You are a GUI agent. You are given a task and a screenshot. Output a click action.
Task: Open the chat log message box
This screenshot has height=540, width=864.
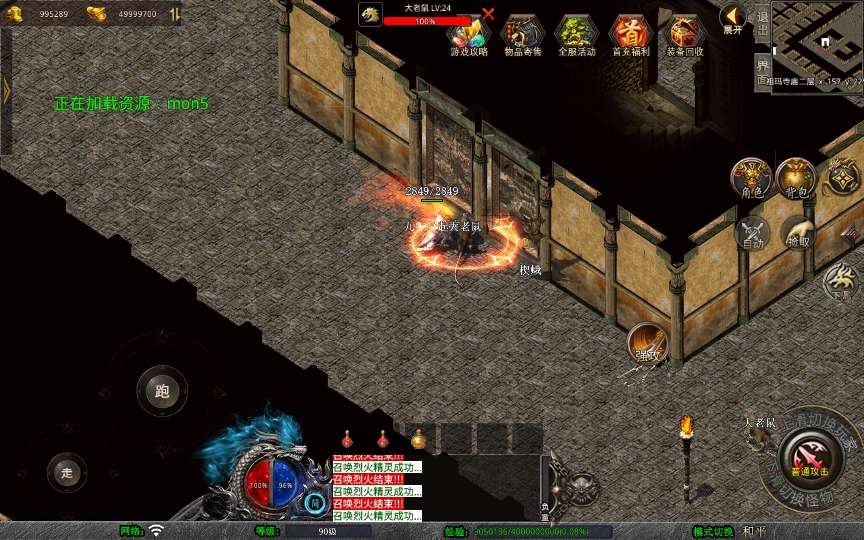[x=377, y=489]
